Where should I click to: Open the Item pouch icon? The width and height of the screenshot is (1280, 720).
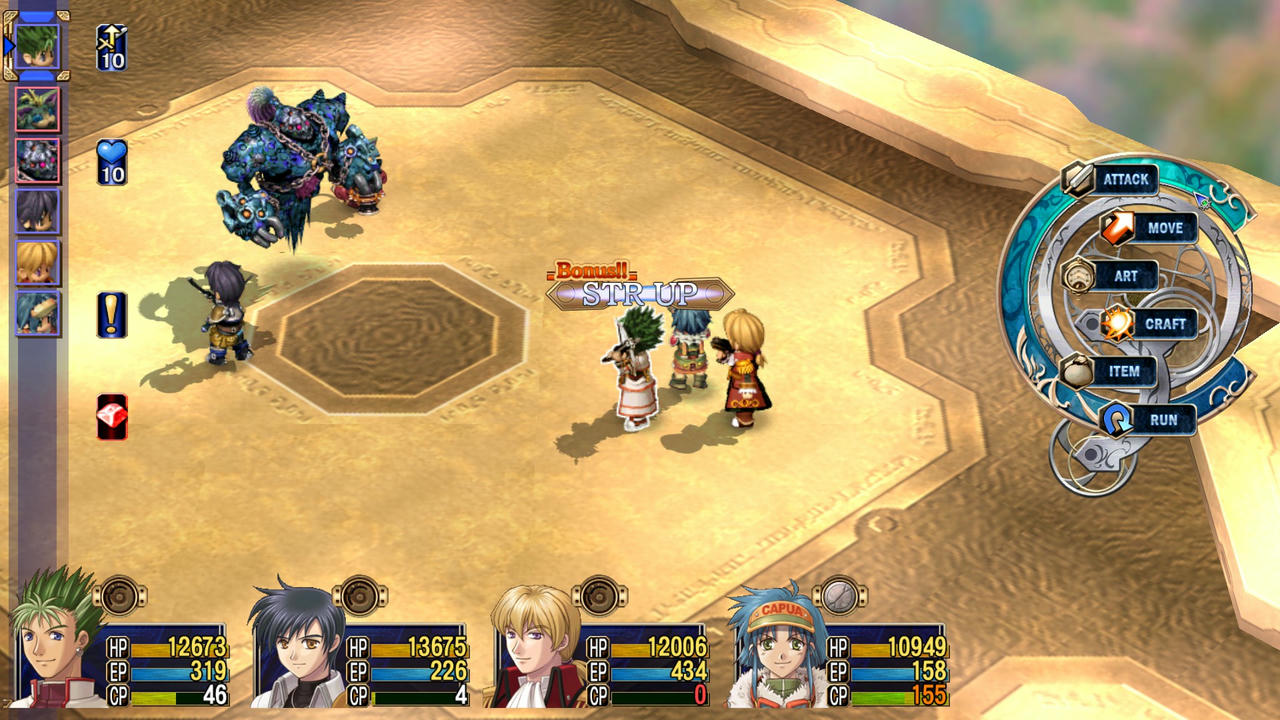click(1077, 371)
